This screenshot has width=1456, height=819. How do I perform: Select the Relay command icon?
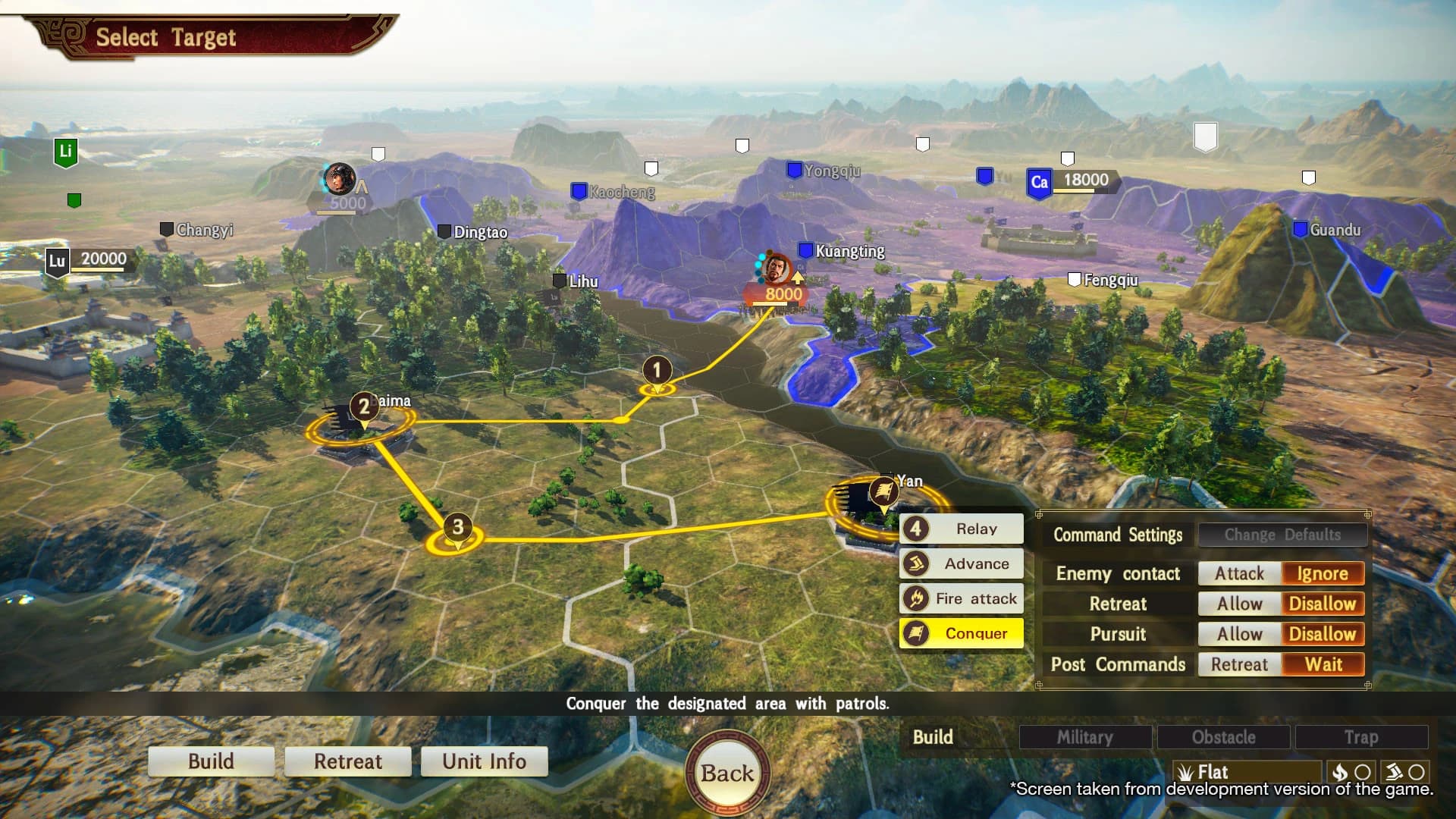917,529
